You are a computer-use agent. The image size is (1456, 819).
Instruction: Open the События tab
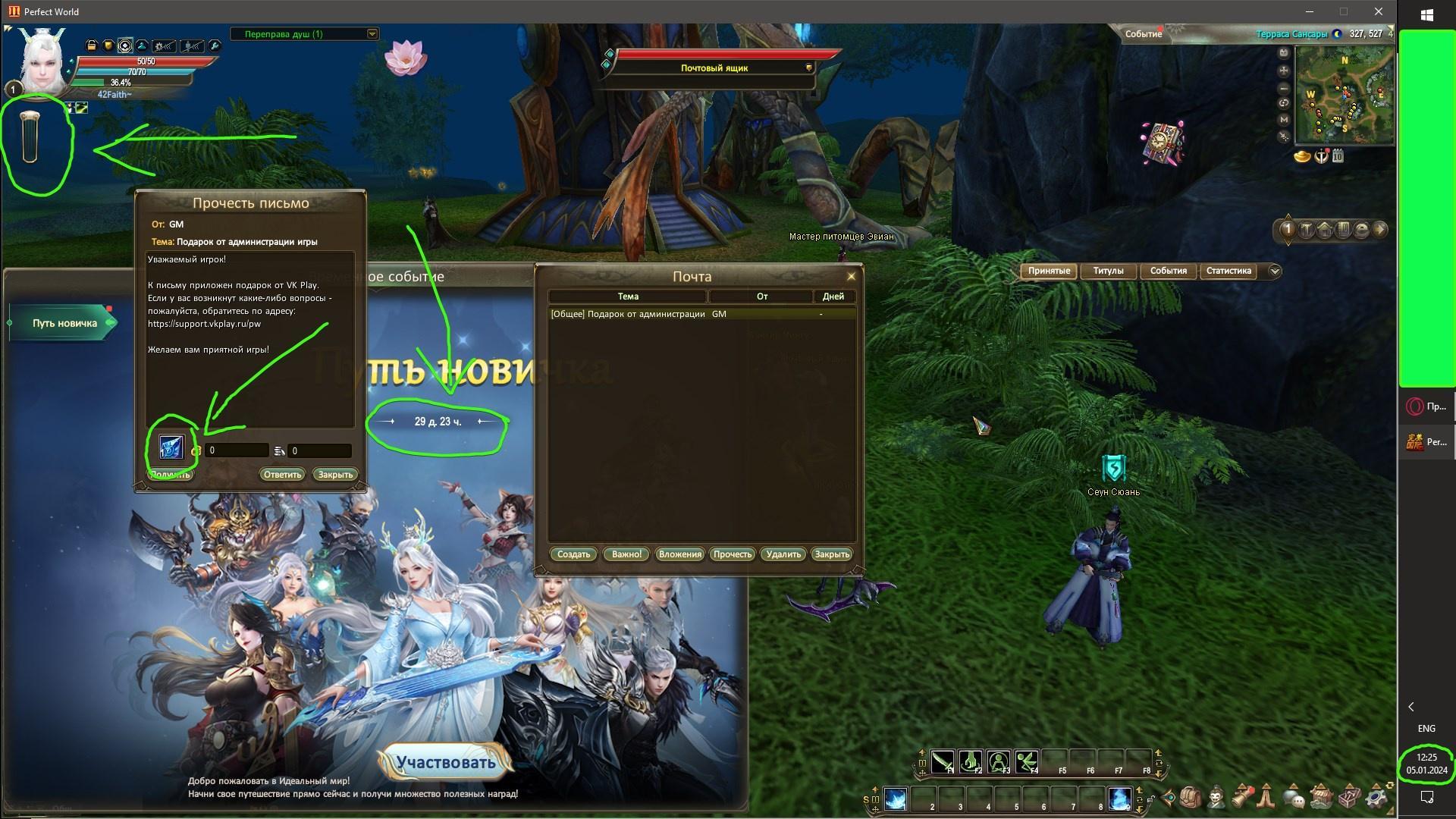click(x=1168, y=271)
